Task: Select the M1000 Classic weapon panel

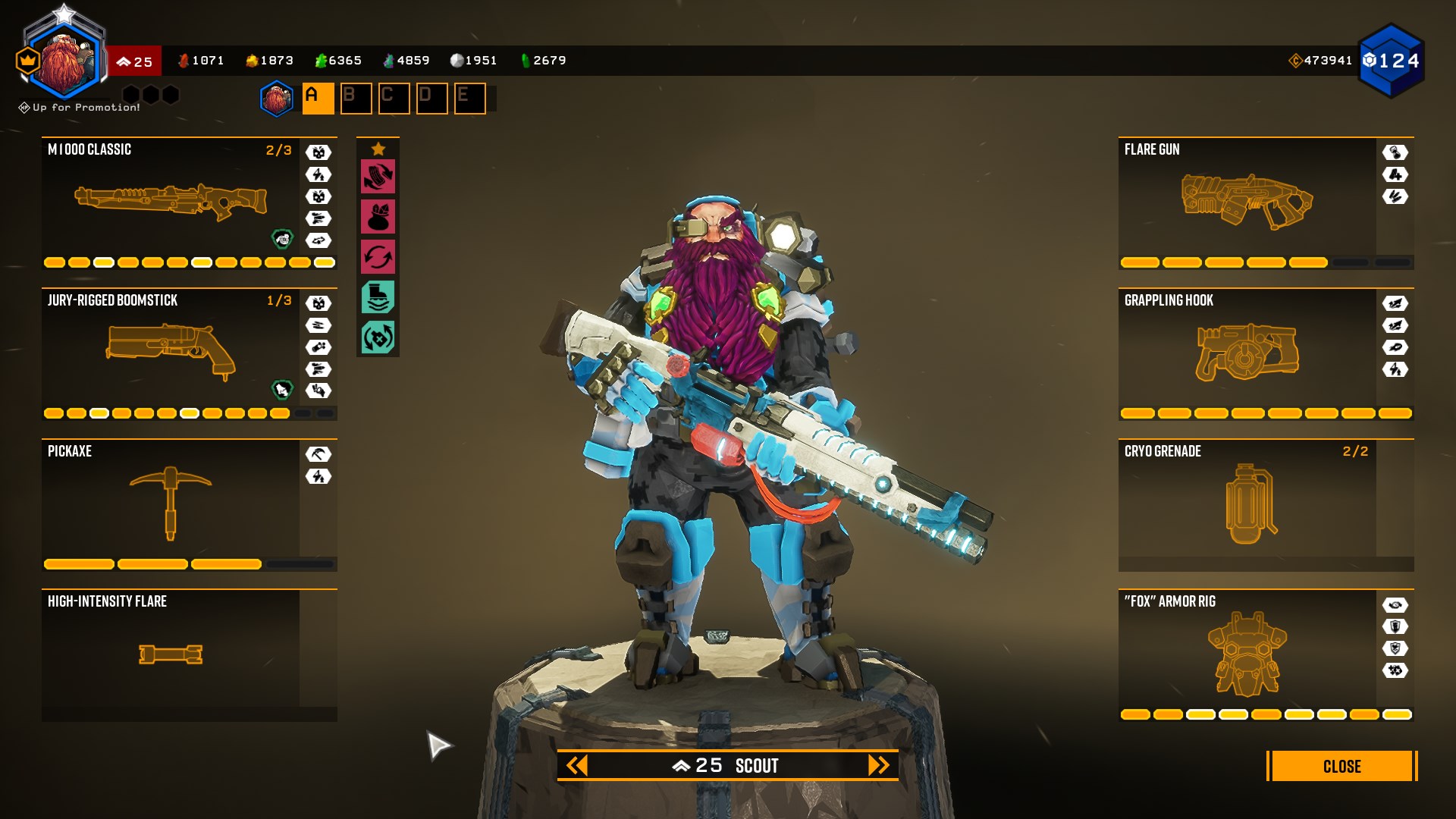Action: (x=171, y=202)
